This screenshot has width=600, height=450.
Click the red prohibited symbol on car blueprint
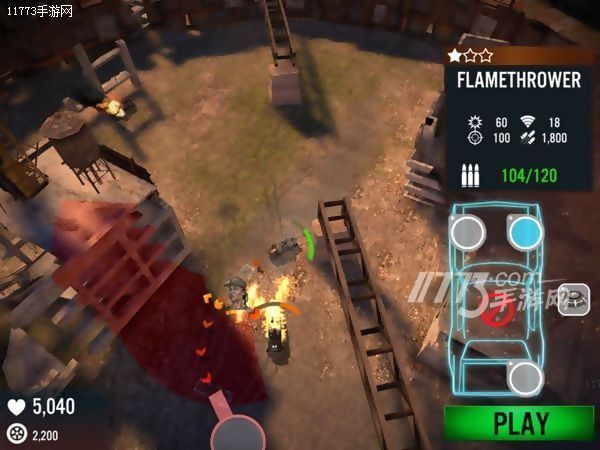click(497, 313)
